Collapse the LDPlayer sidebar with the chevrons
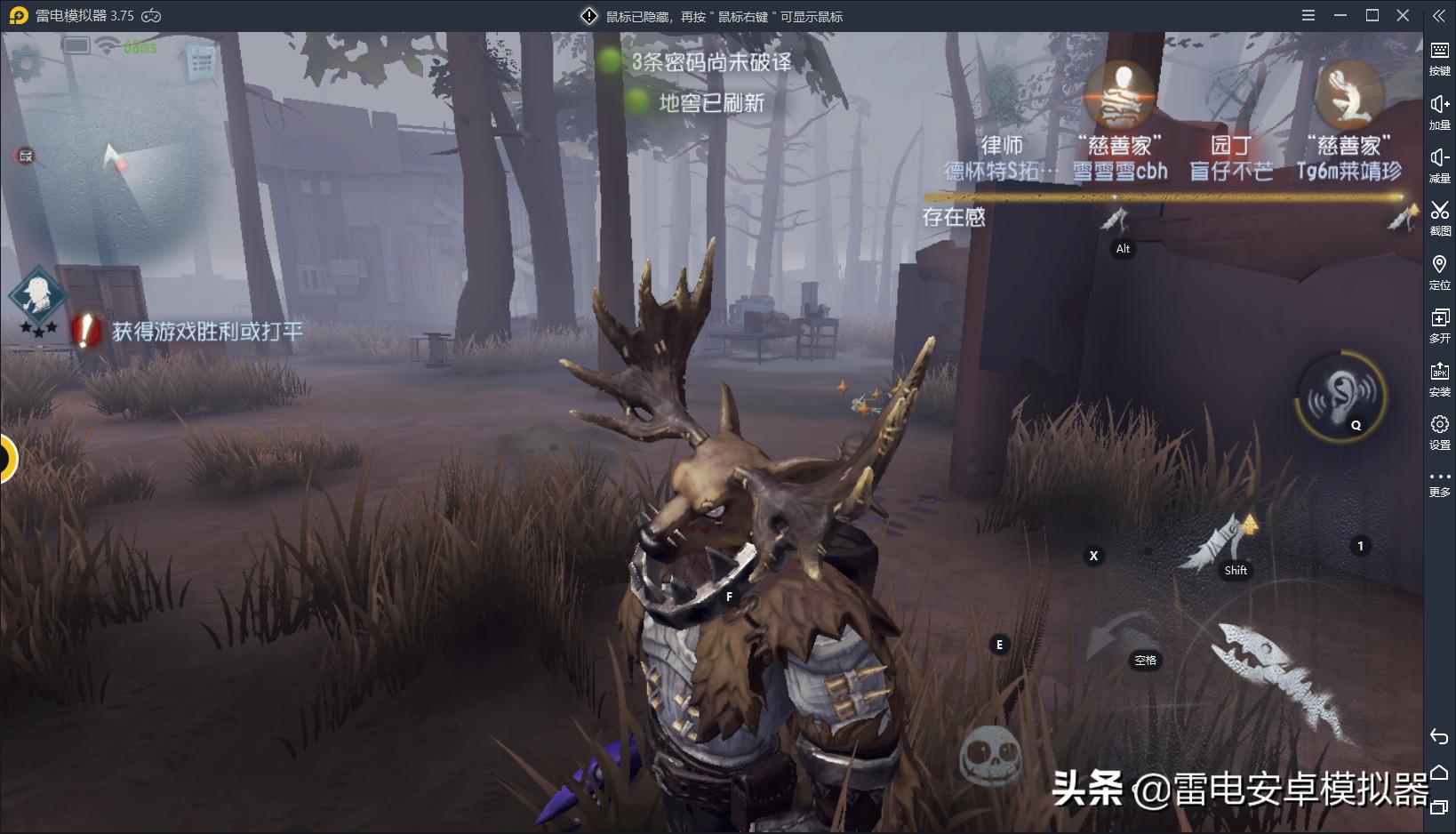 tap(1439, 14)
